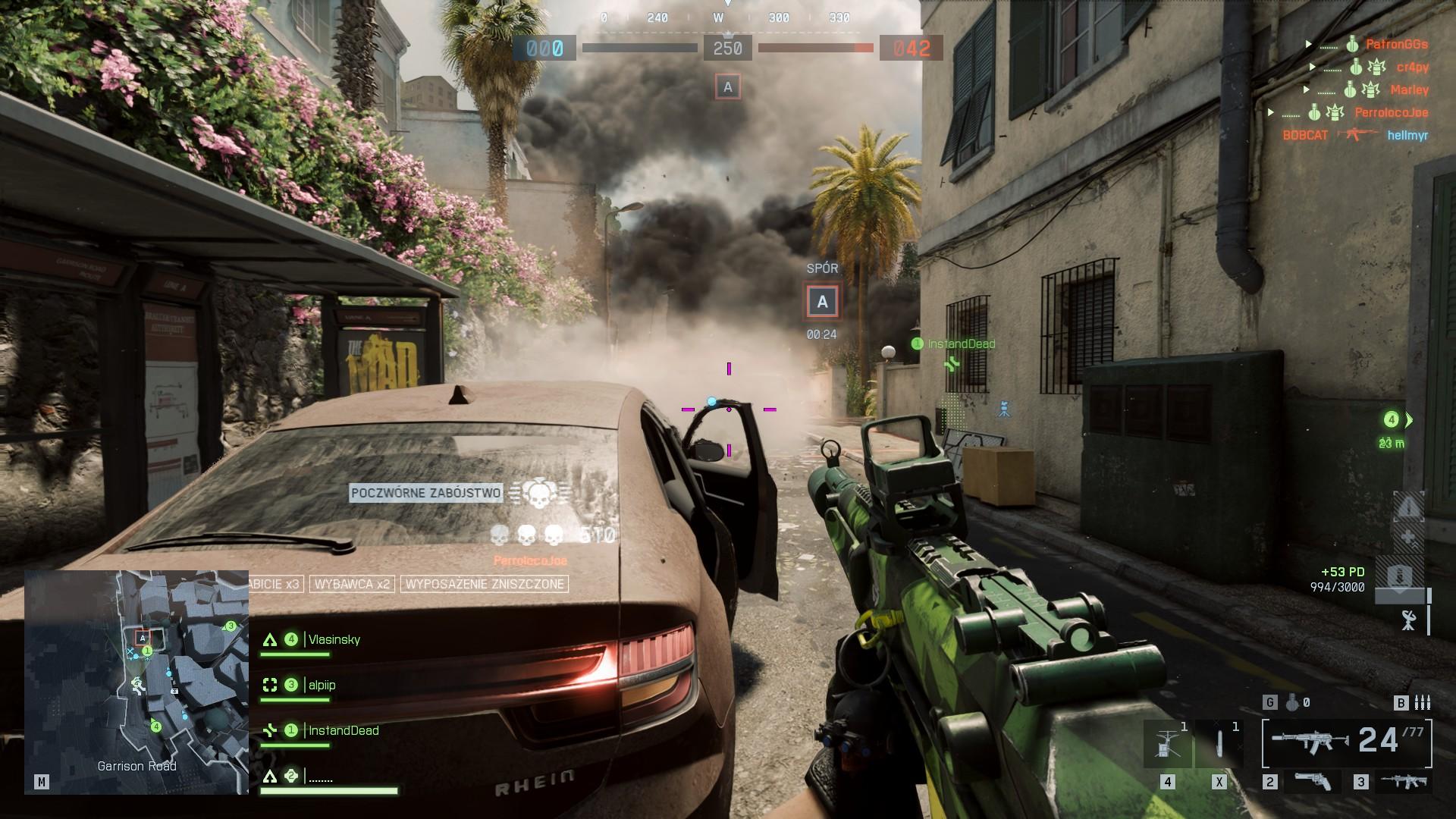Select squadmate alpiip in the squad list

322,686
